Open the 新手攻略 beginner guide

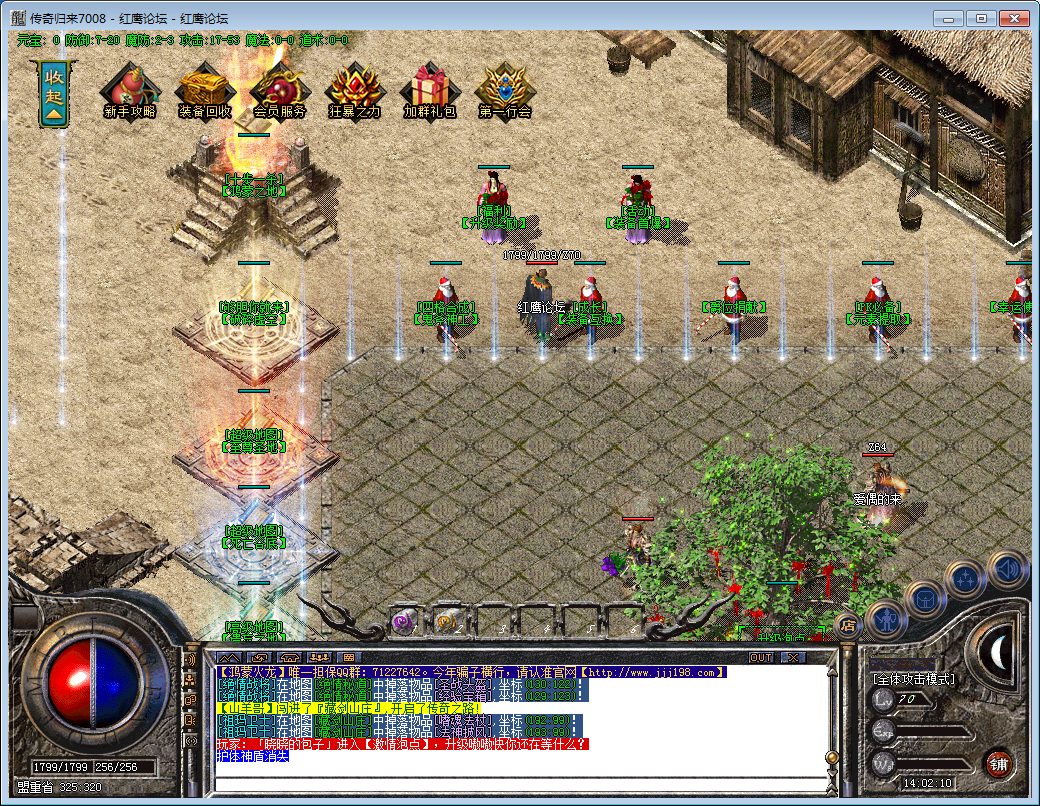click(129, 91)
